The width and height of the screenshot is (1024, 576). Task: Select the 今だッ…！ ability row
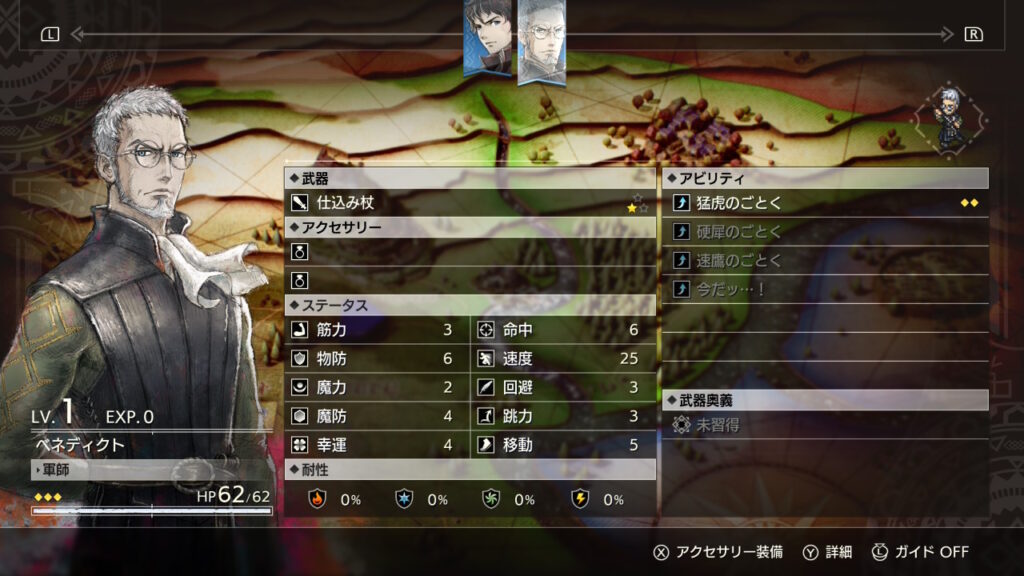point(824,289)
